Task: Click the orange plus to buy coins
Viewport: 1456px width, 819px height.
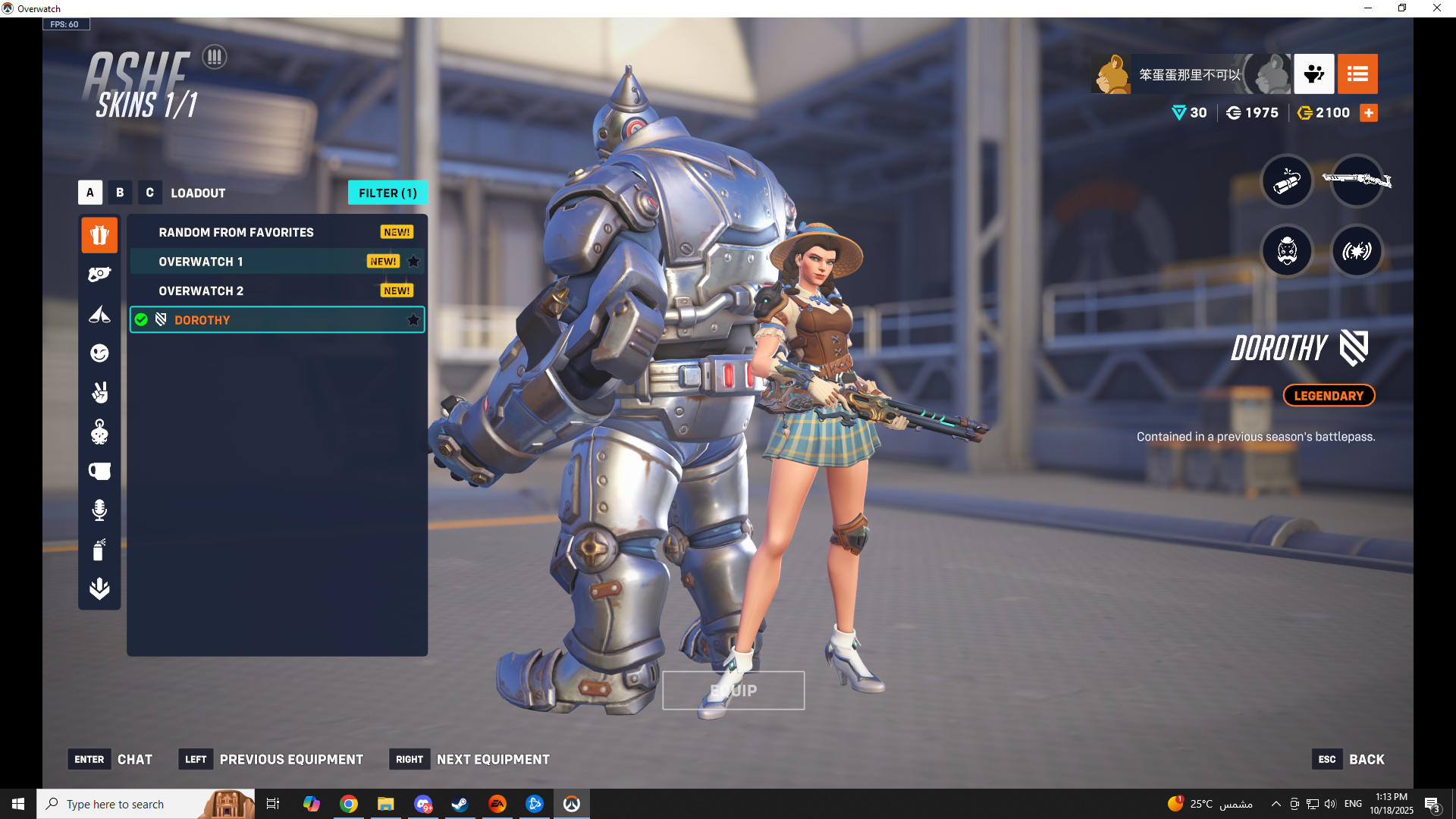Action: click(x=1369, y=113)
